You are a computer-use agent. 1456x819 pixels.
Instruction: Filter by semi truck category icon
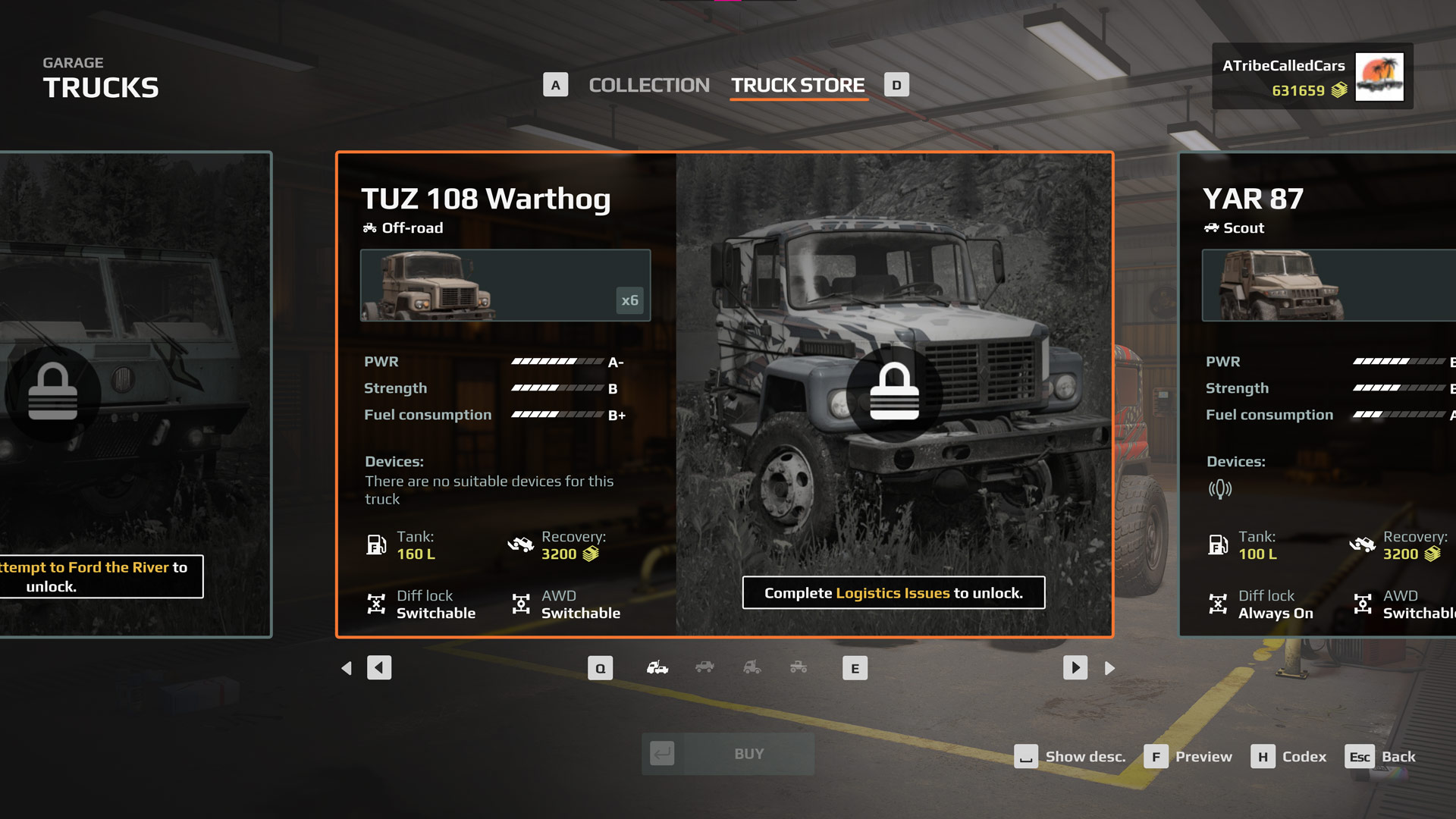752,667
